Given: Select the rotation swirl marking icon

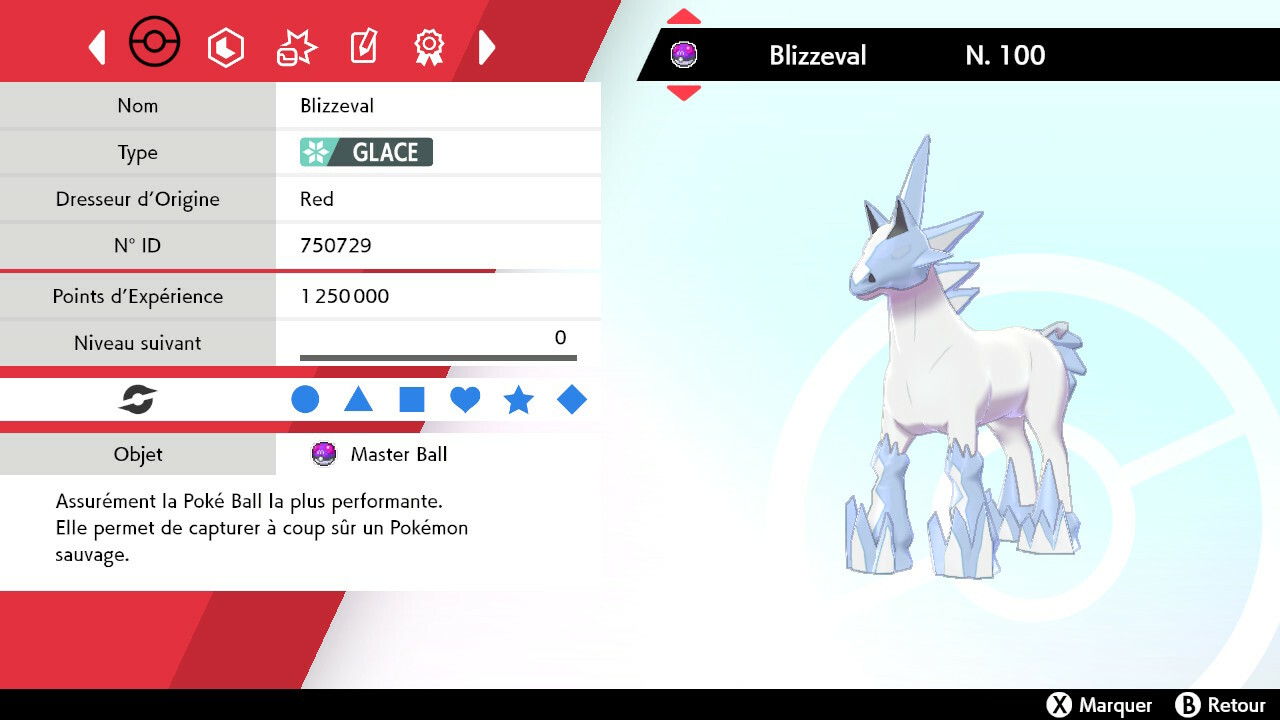Looking at the screenshot, I should coord(137,399).
